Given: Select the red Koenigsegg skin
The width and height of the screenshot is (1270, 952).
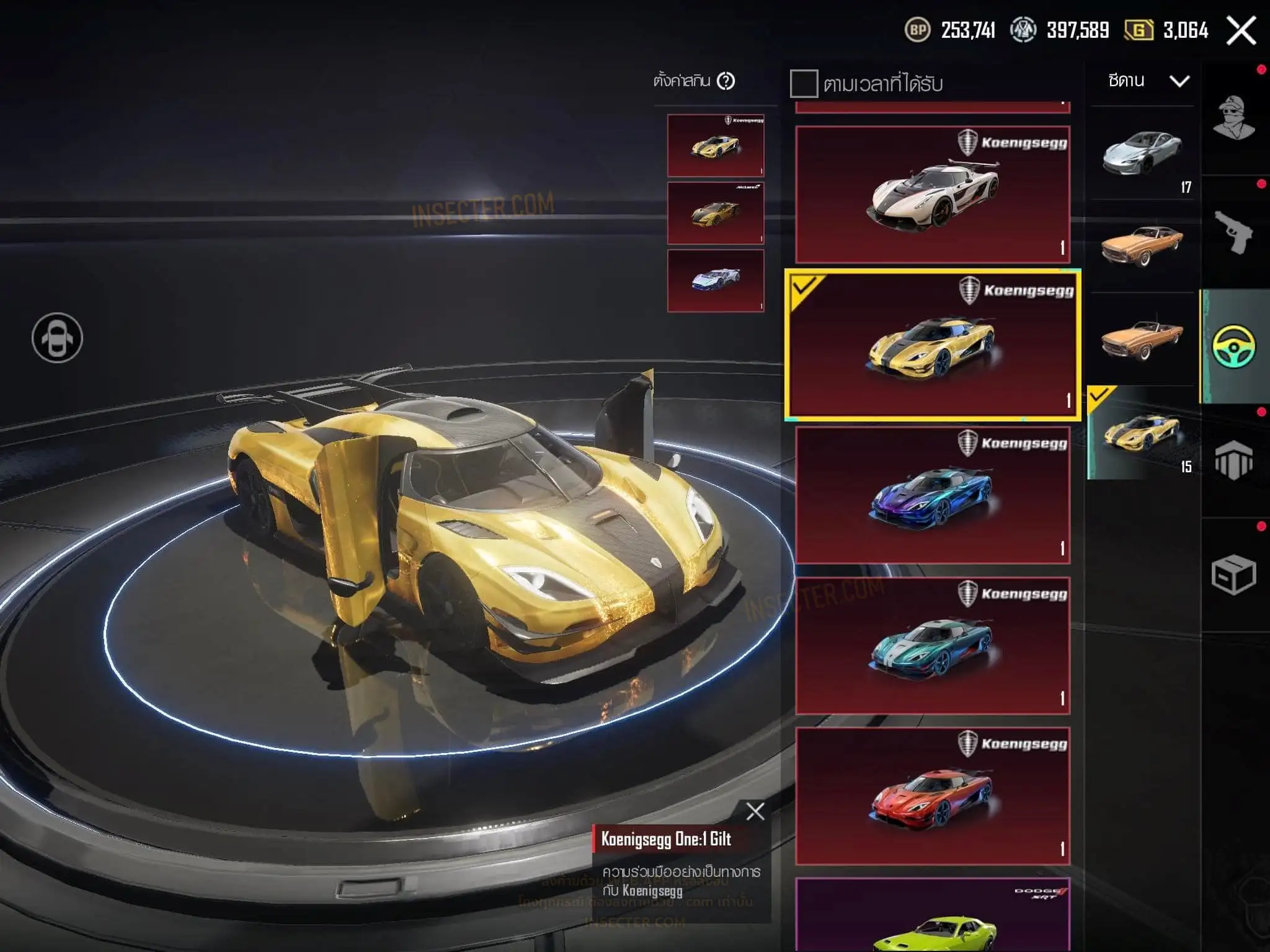Looking at the screenshot, I should 933,796.
